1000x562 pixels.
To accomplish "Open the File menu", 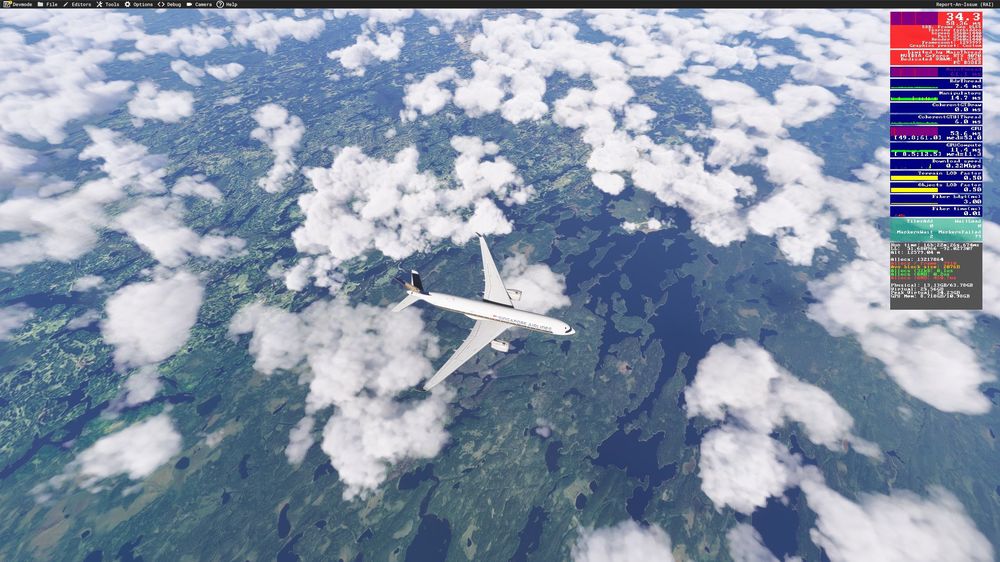I will click(50, 4).
